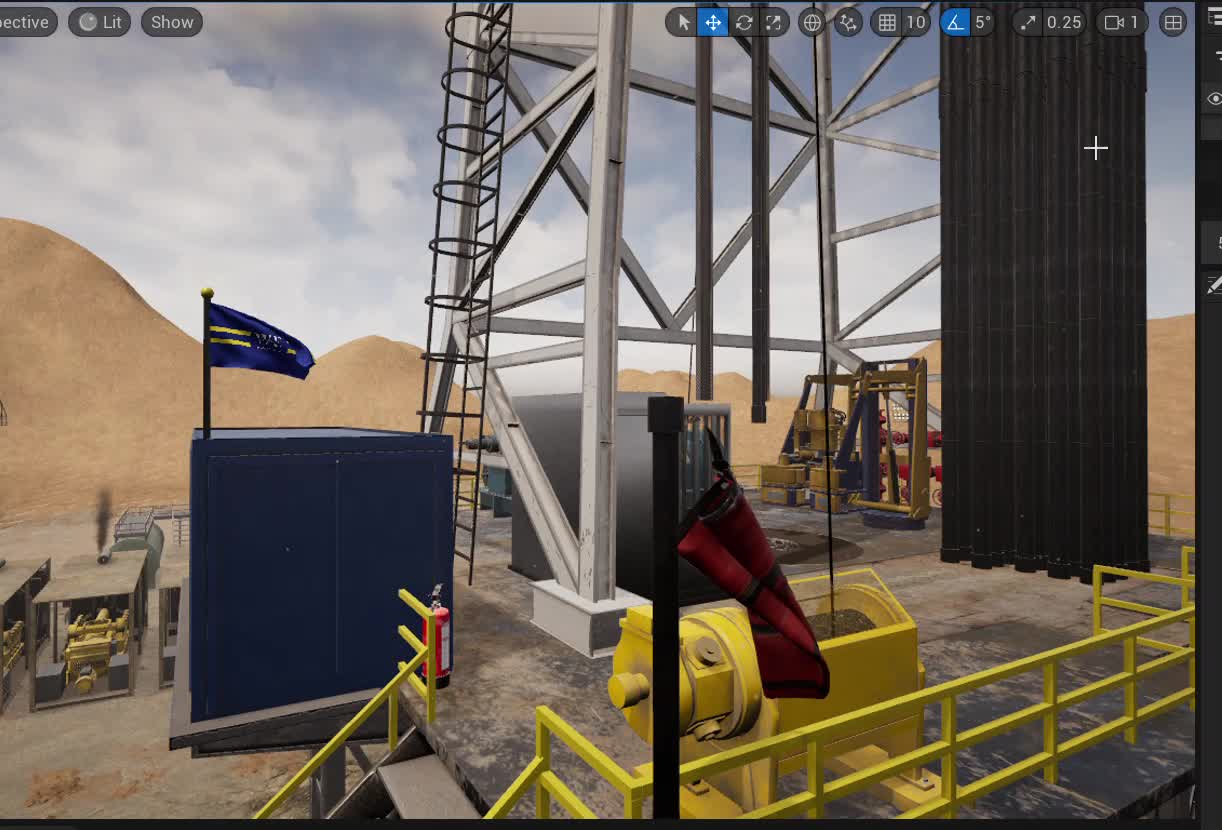Click the pencil edit icon in side panel

coord(1214,286)
